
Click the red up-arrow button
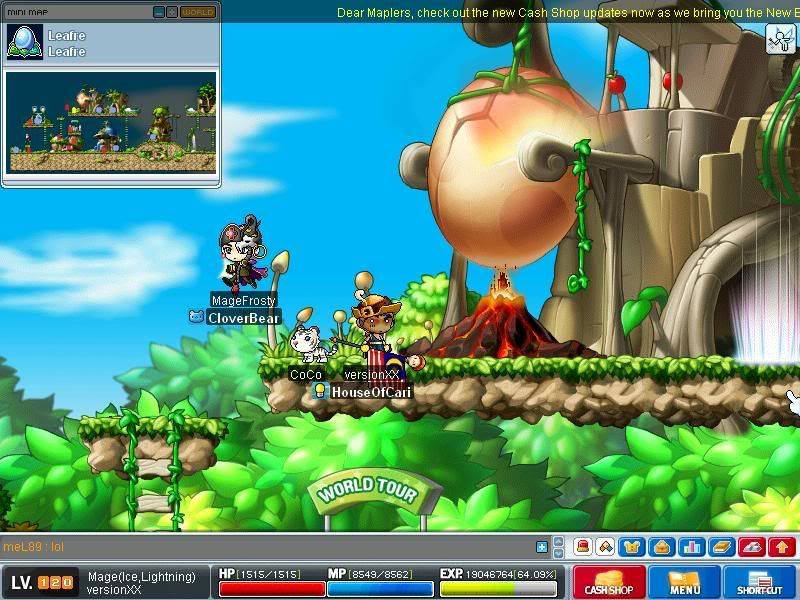click(x=782, y=547)
